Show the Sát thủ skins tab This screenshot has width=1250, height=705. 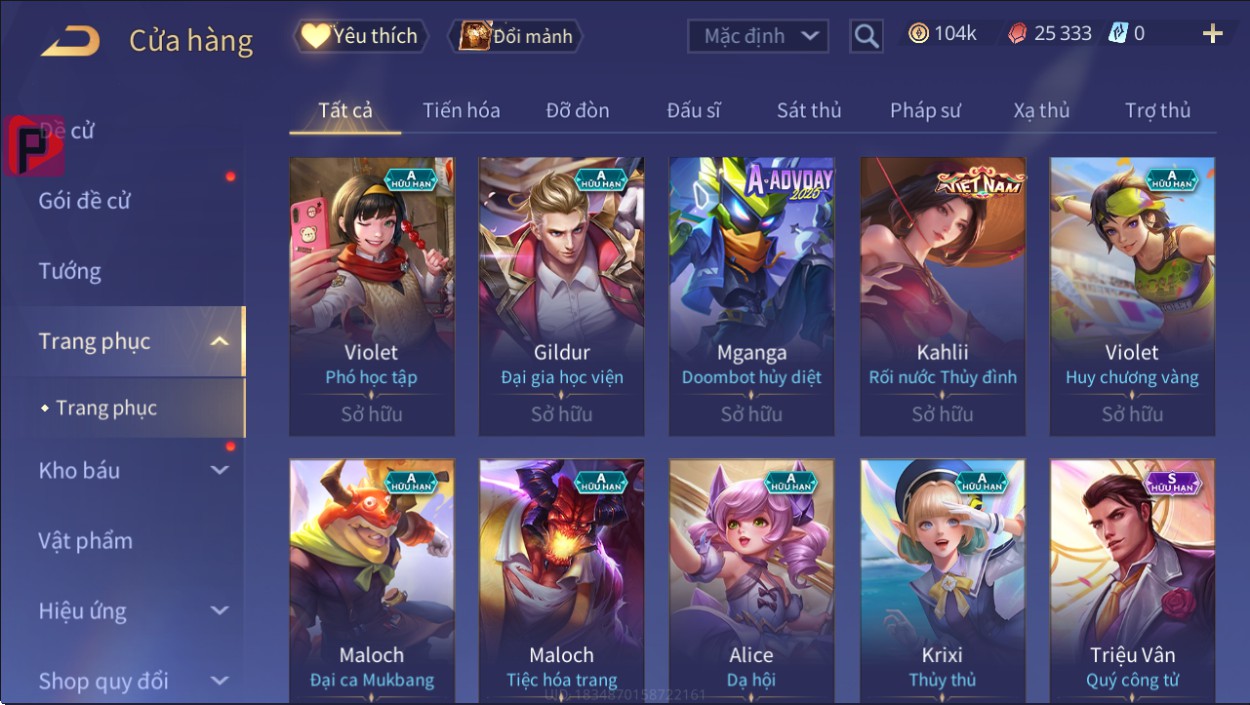click(x=809, y=111)
